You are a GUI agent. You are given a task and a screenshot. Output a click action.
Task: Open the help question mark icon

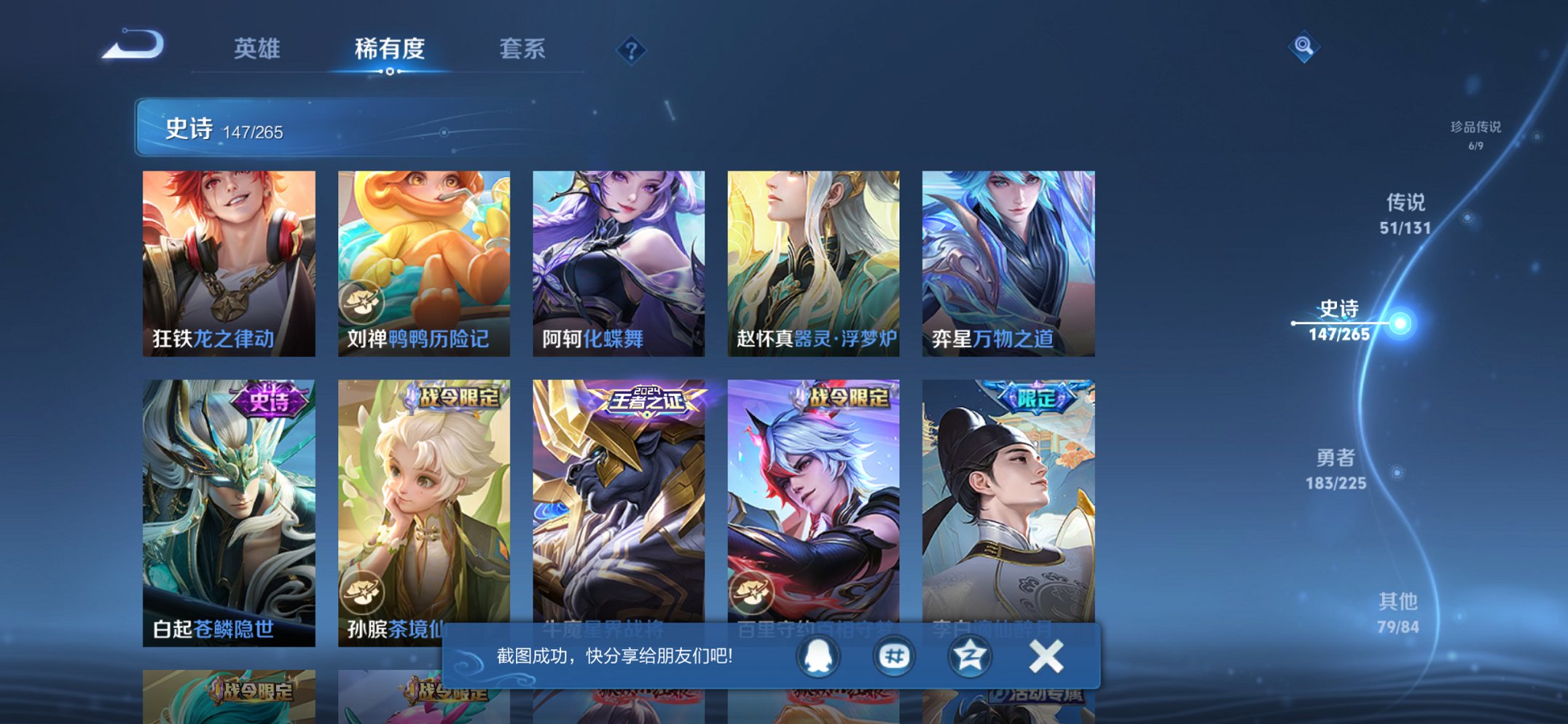631,50
